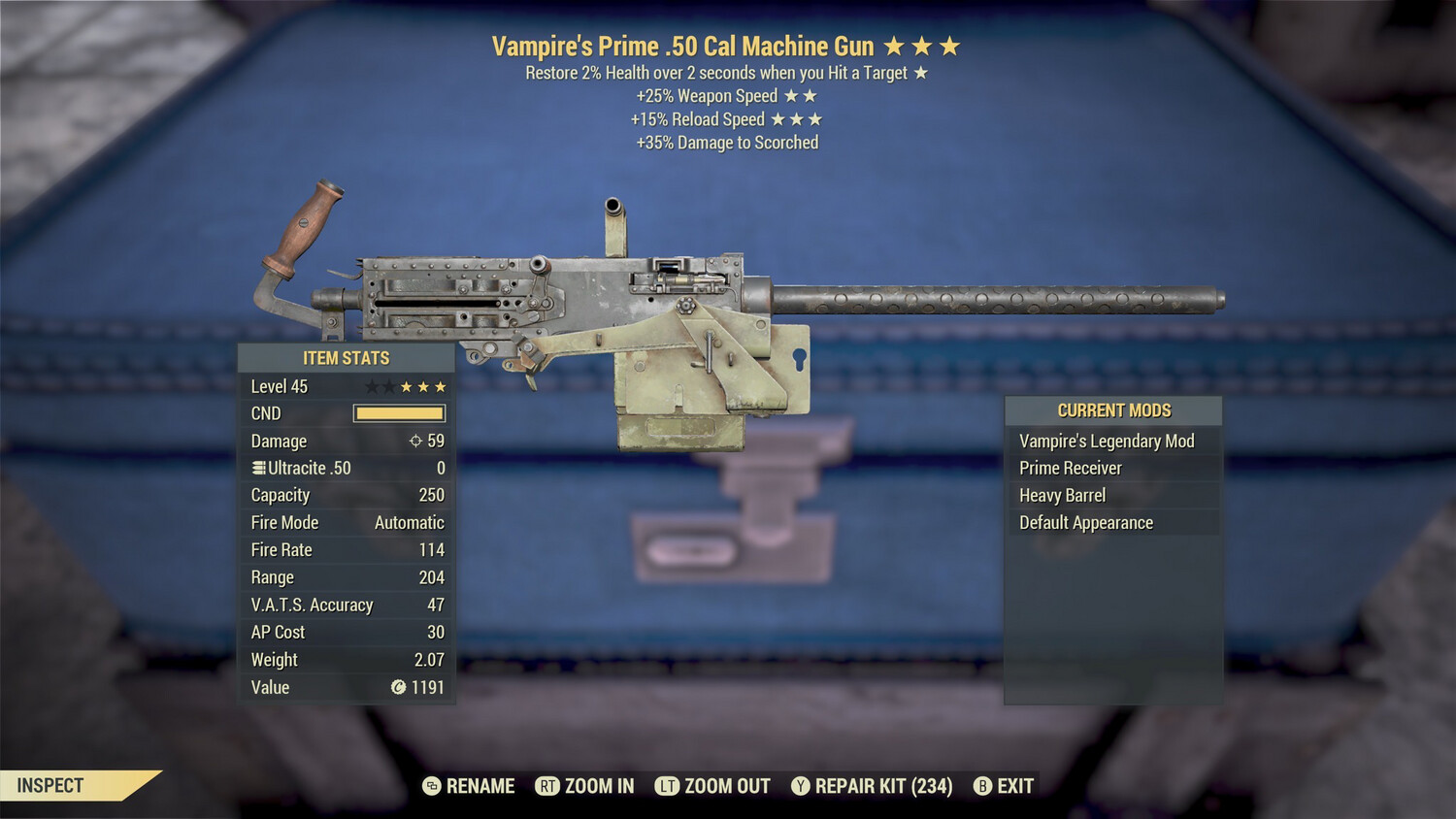The image size is (1456, 819).
Task: Open the Default Appearance option
Action: 1085,522
